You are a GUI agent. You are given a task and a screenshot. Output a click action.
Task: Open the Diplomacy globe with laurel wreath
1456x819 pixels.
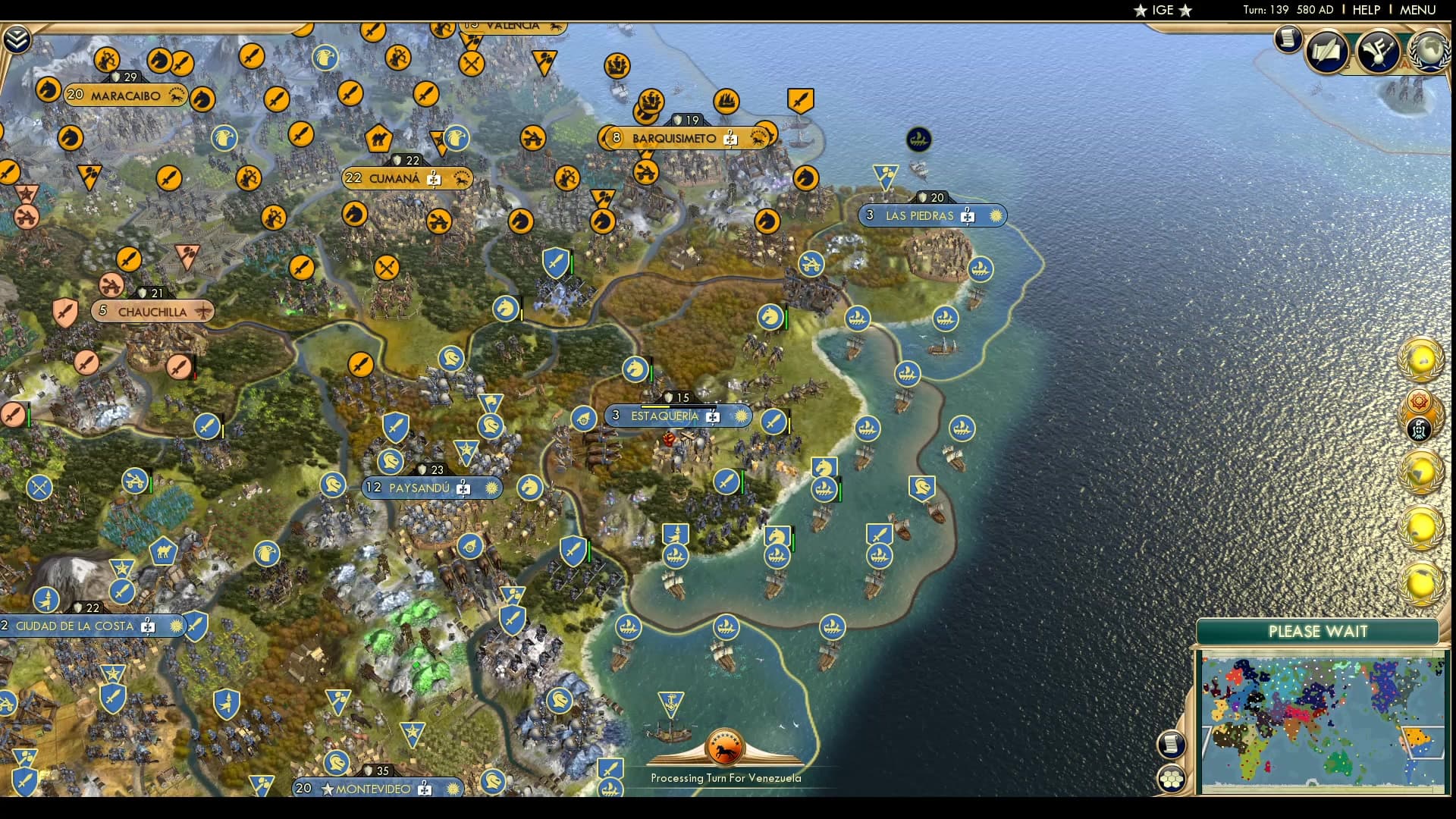(x=1429, y=52)
